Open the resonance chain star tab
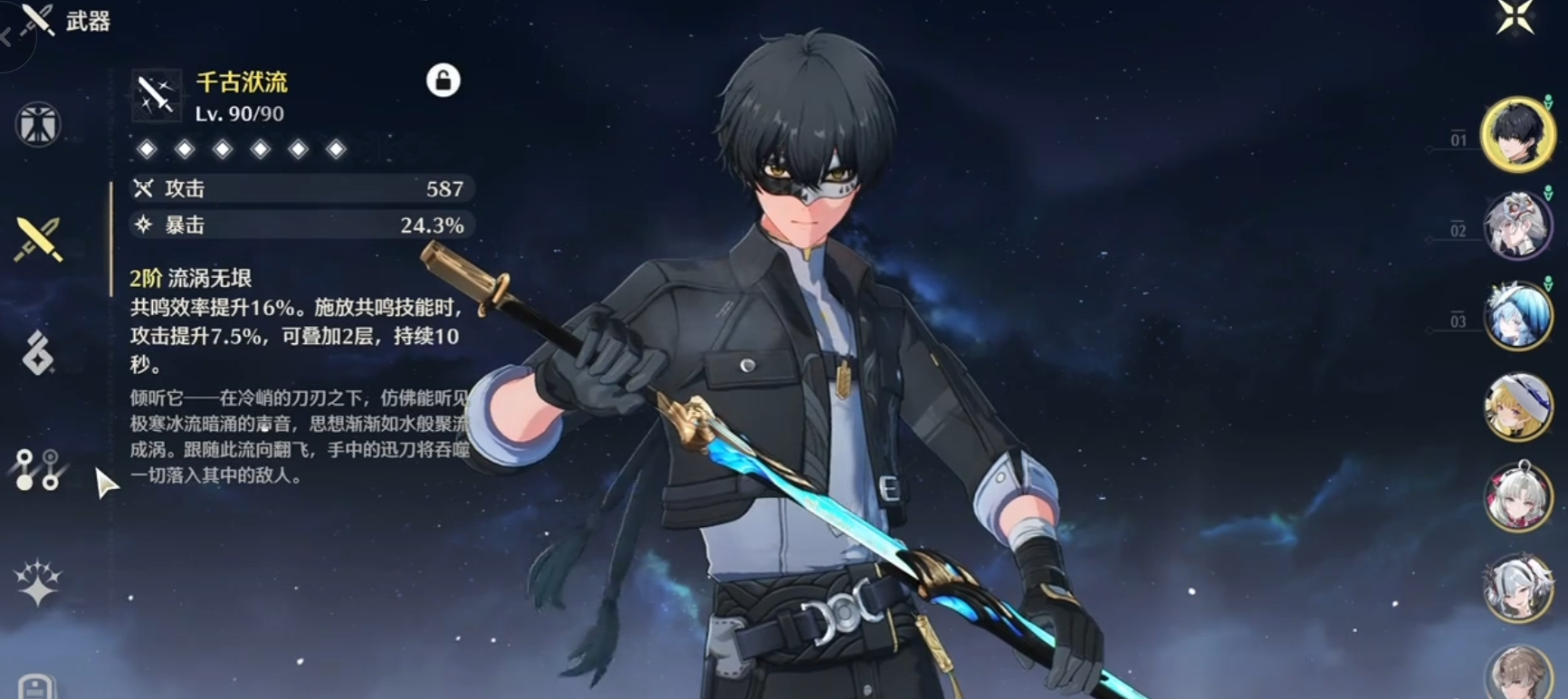The height and width of the screenshot is (699, 1568). [x=38, y=582]
